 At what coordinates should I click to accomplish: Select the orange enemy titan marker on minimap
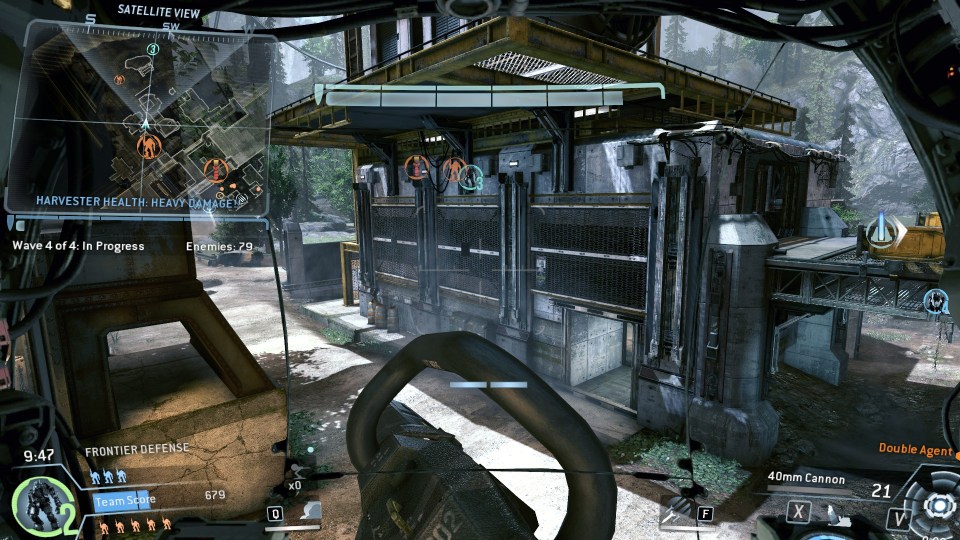tap(148, 149)
